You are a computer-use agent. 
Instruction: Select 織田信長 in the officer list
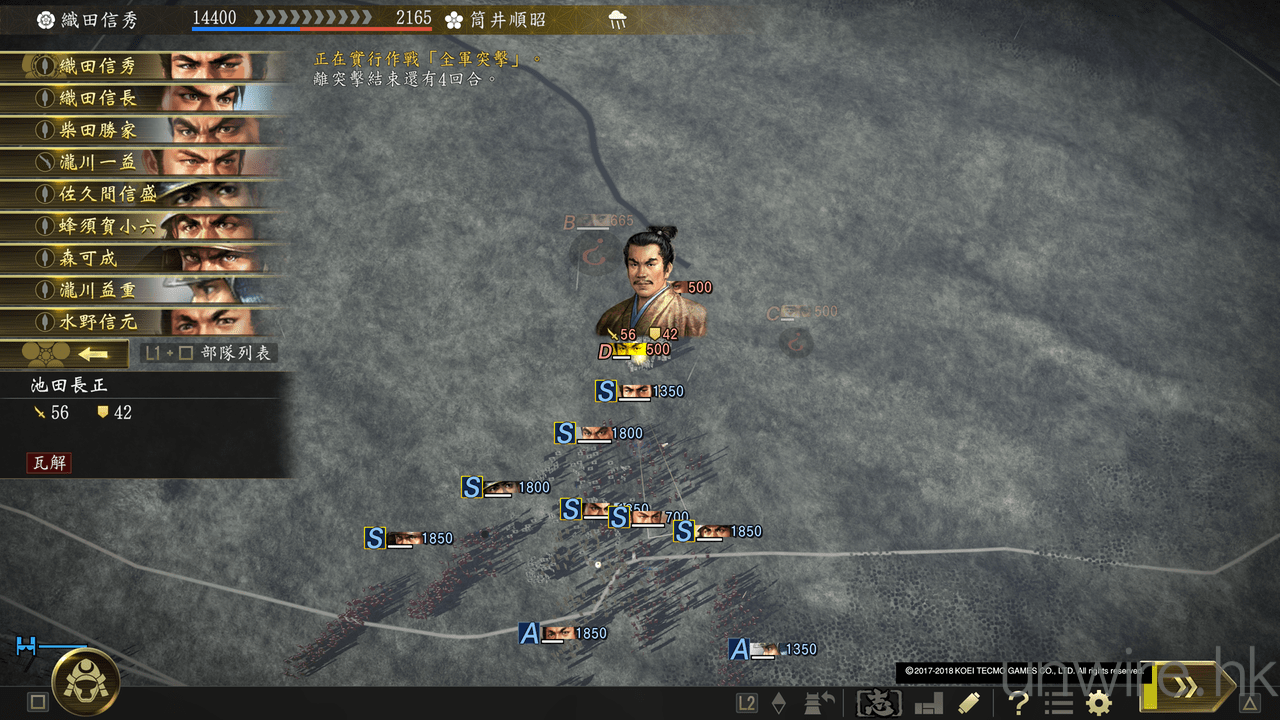pyautogui.click(x=140, y=99)
